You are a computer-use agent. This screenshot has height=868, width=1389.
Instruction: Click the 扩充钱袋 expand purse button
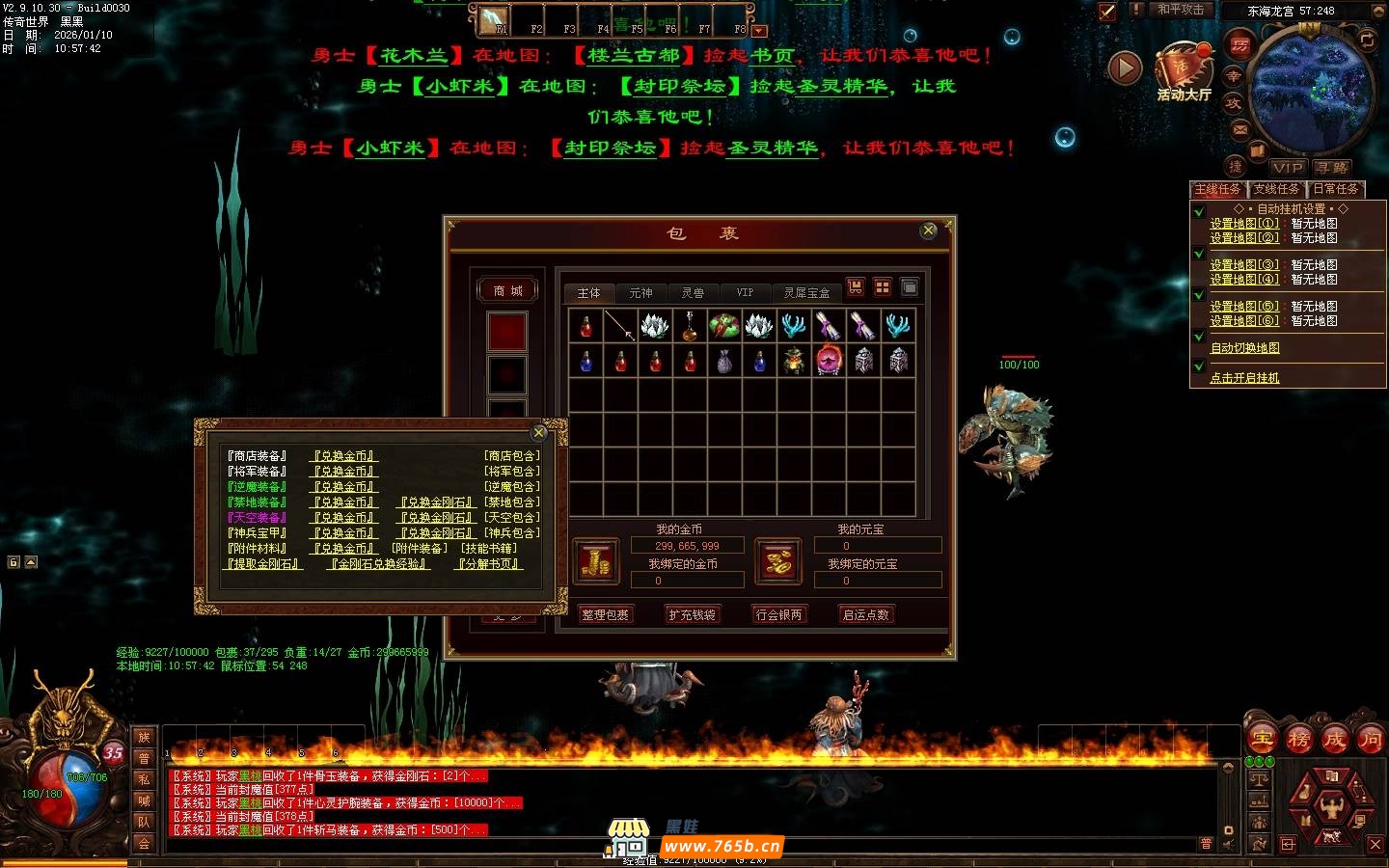pyautogui.click(x=693, y=614)
